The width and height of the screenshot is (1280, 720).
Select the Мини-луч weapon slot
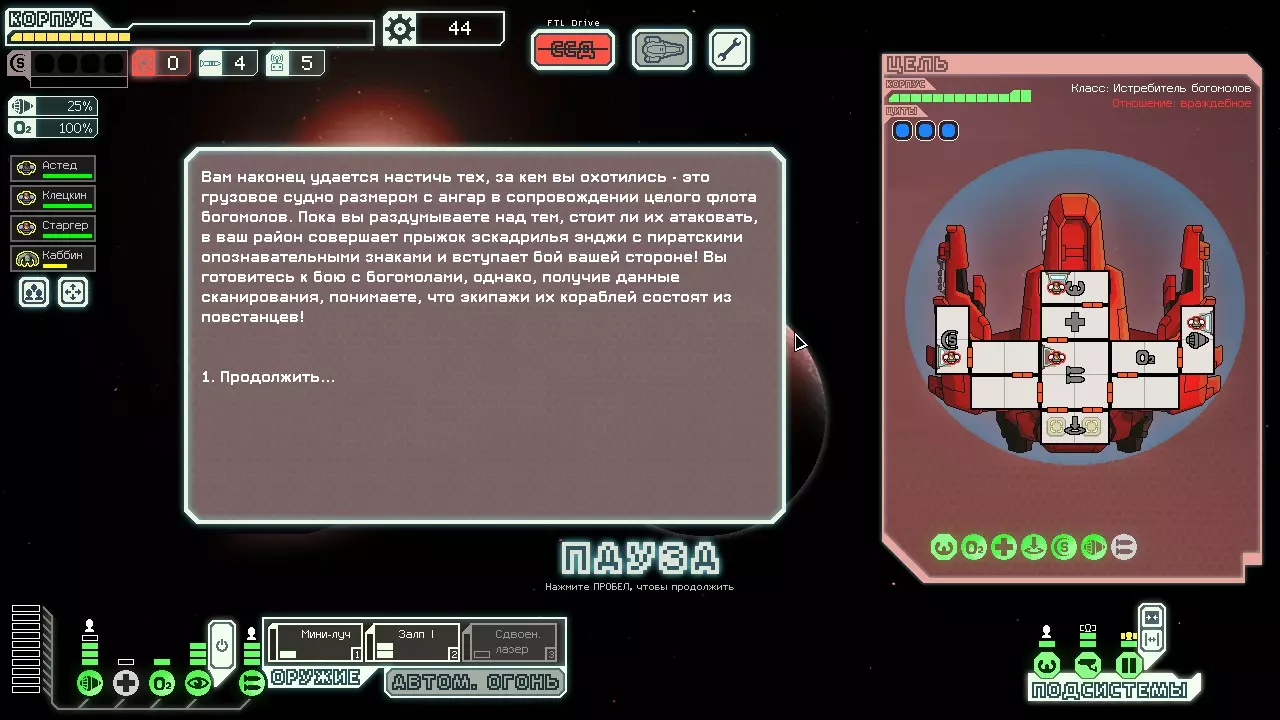pos(315,642)
